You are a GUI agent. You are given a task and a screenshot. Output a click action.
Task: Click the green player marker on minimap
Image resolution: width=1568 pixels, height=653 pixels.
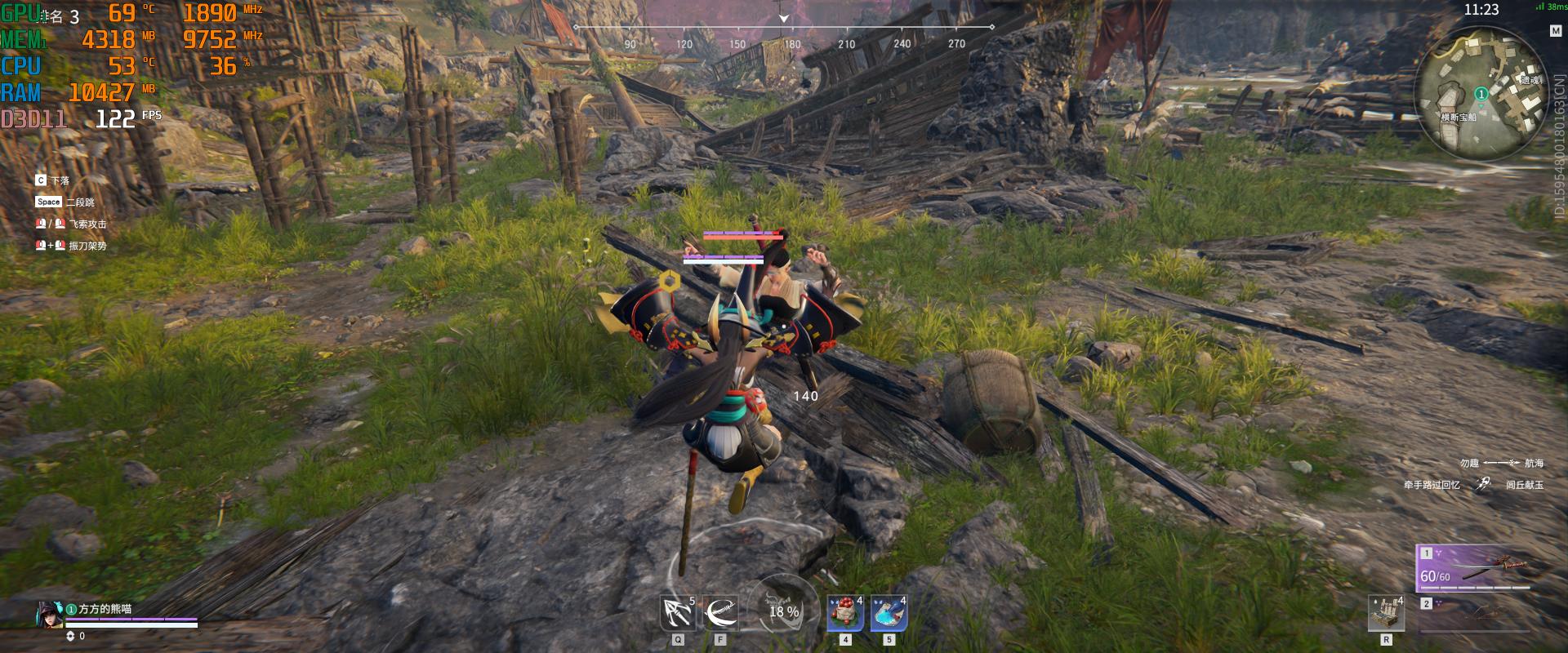(1481, 94)
